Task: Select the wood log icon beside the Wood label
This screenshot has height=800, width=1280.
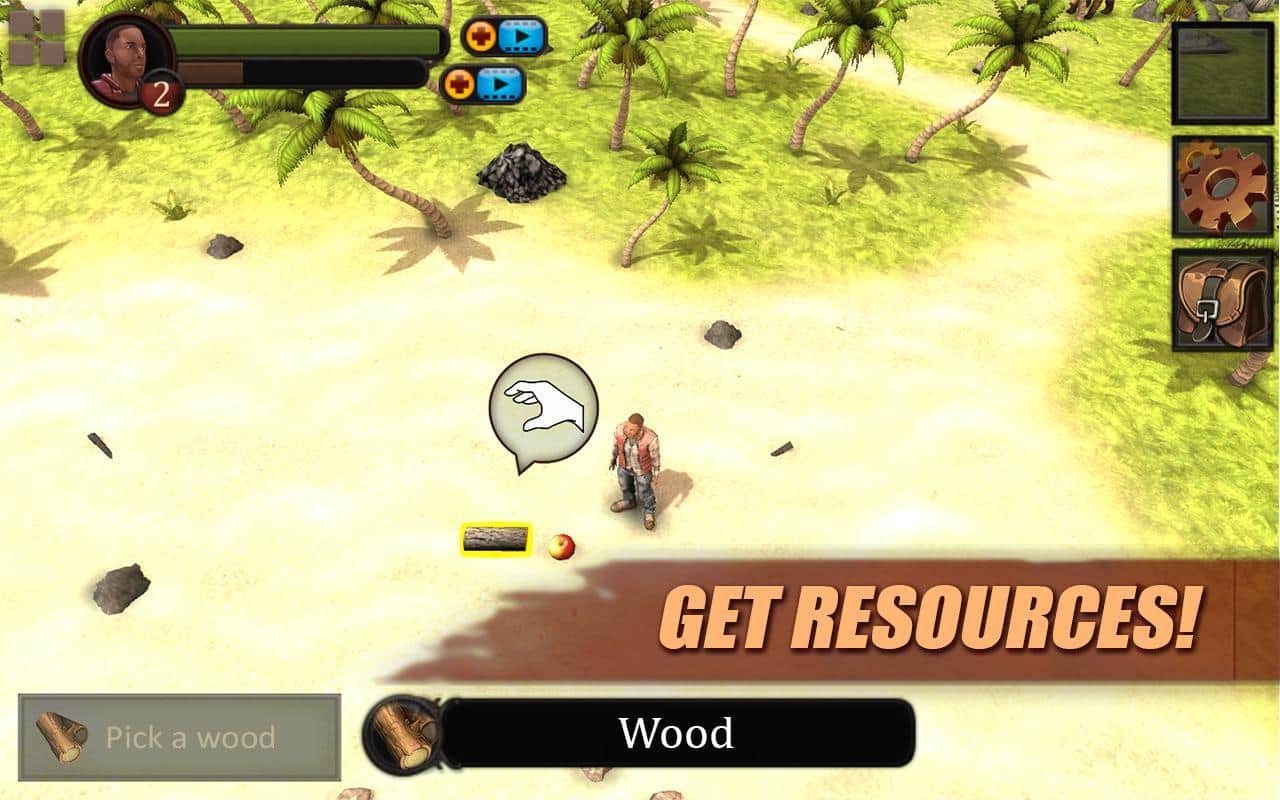Action: (x=403, y=733)
